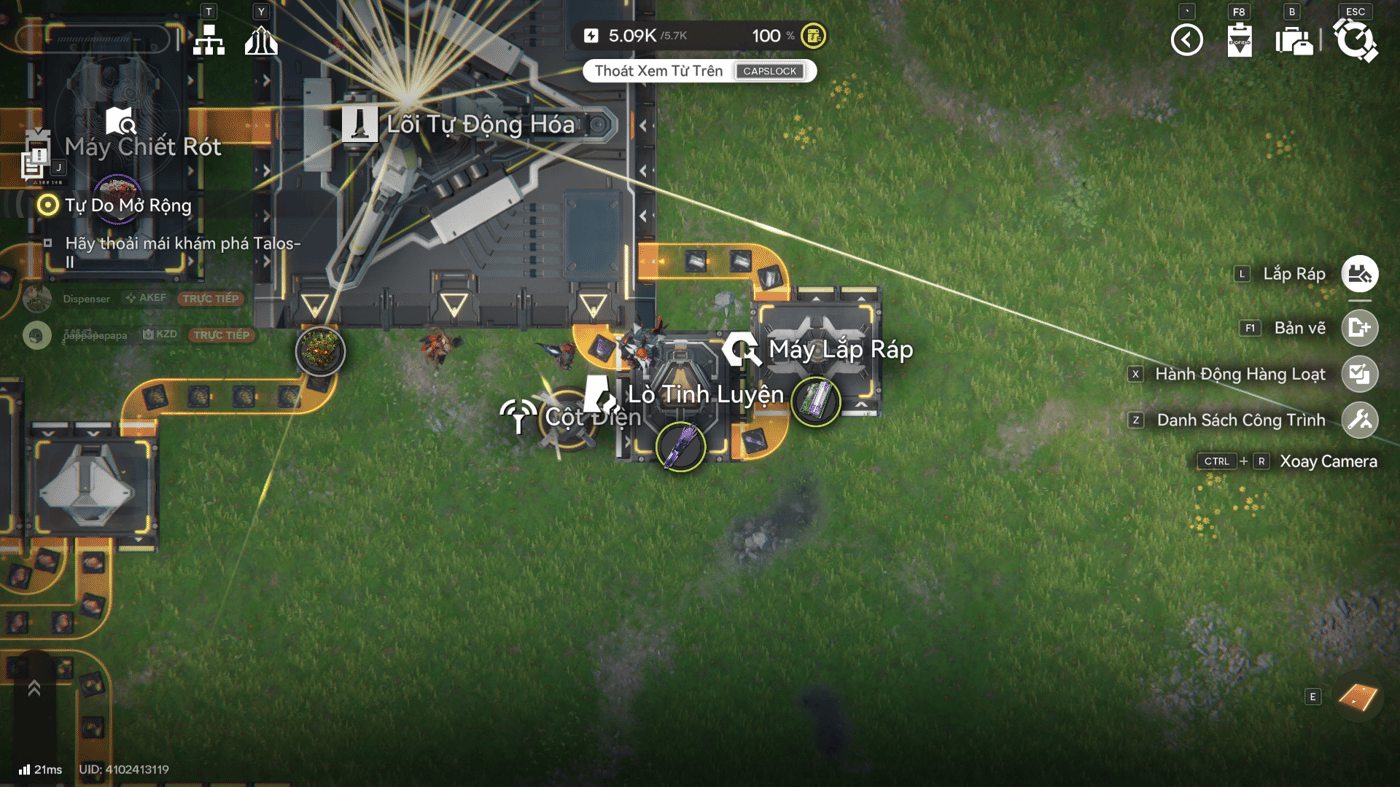The height and width of the screenshot is (787, 1400).
Task: Click the yellow power storage icon
Action: tap(814, 36)
